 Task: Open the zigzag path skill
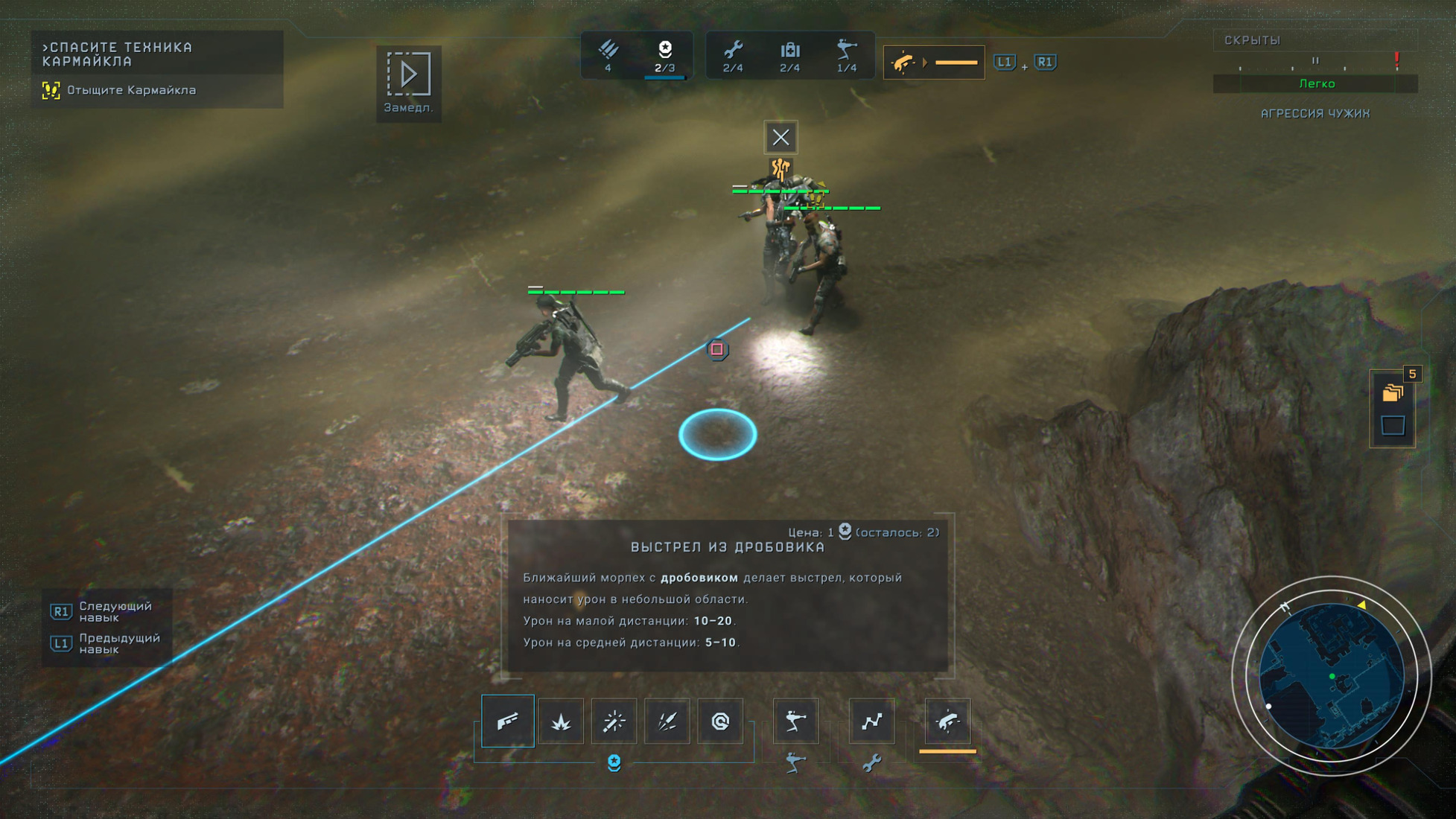pos(871,721)
